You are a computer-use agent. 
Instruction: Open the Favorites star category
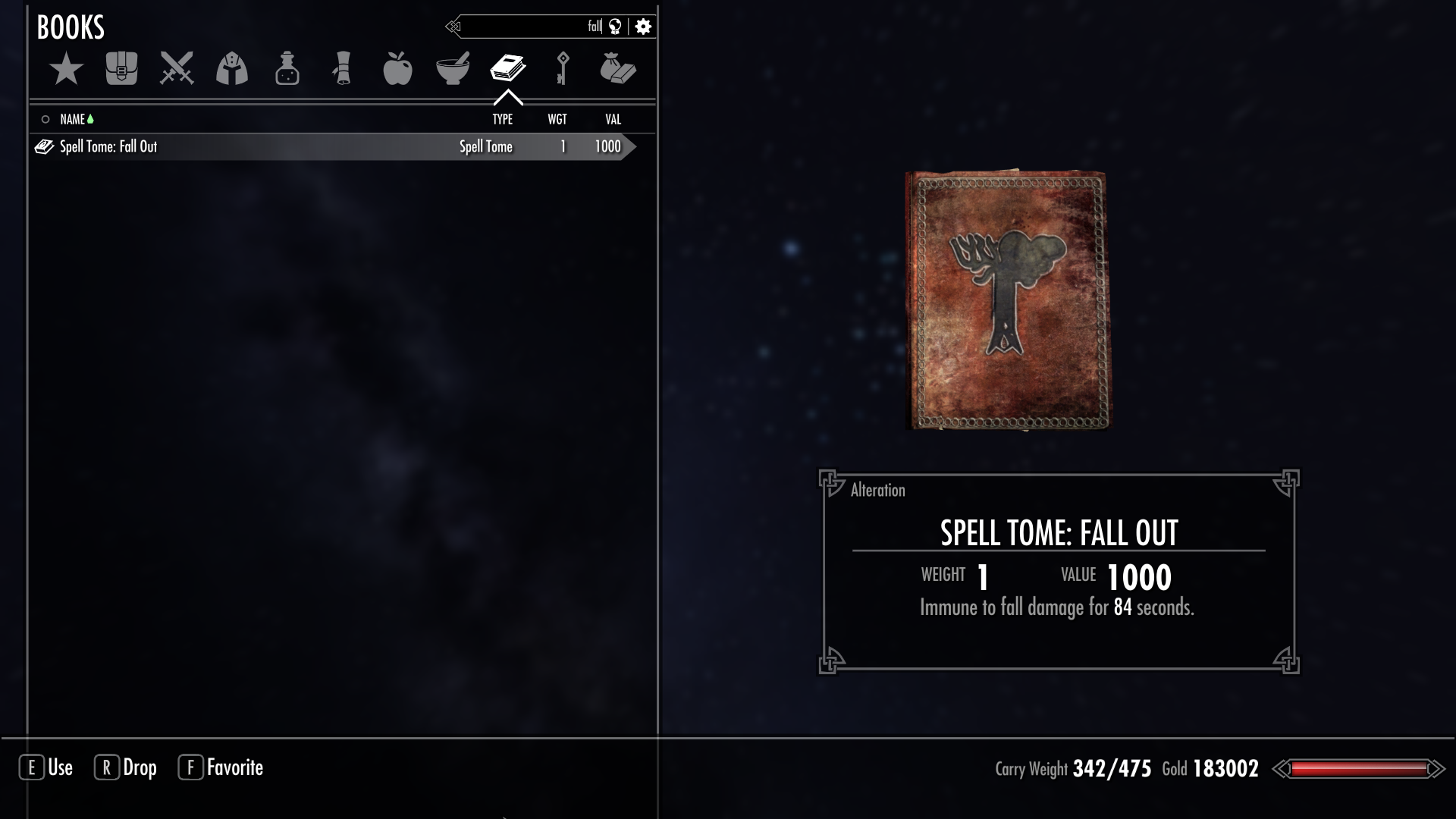[x=67, y=69]
